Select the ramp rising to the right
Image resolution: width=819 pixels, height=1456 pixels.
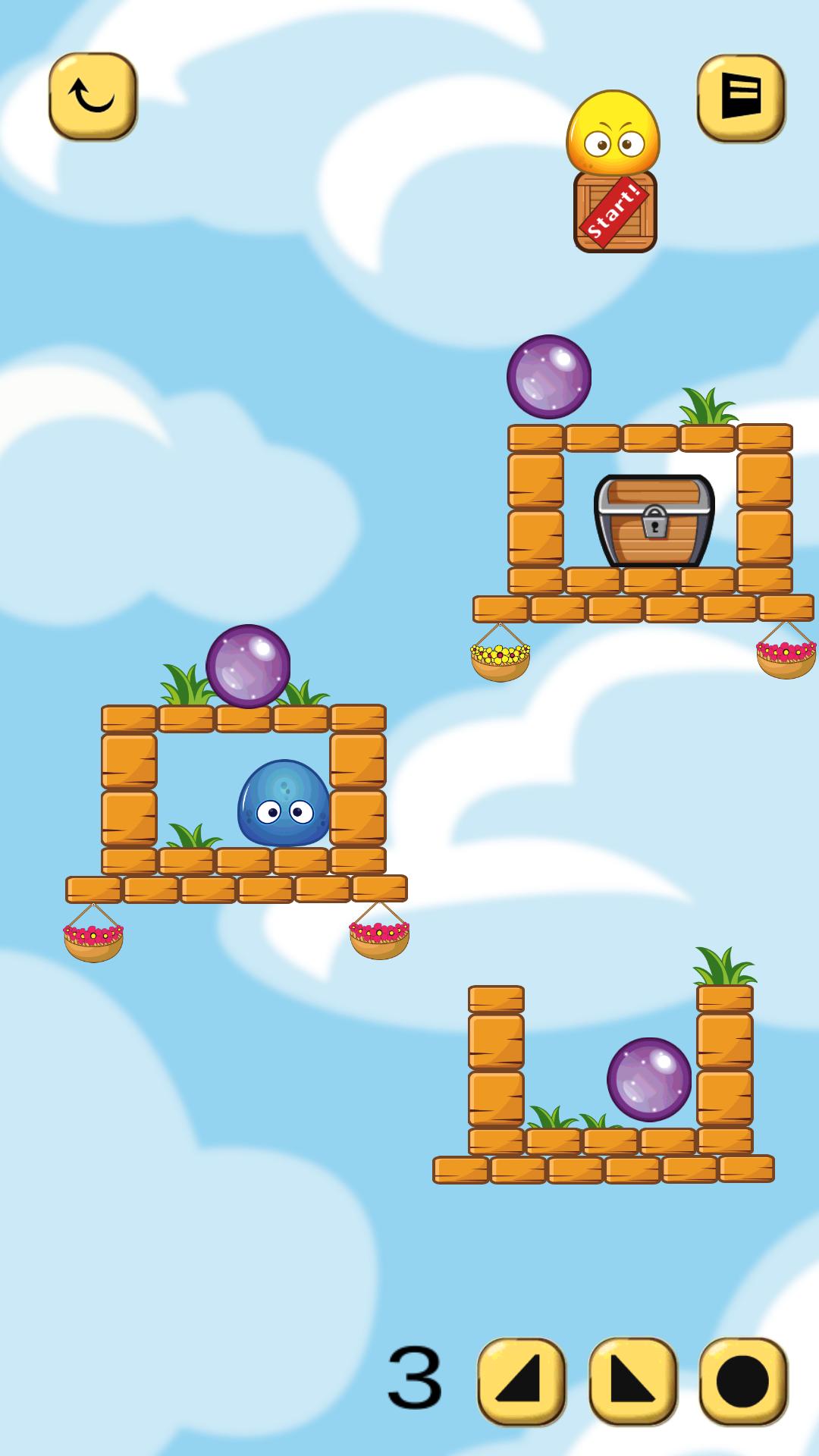pos(521,1381)
